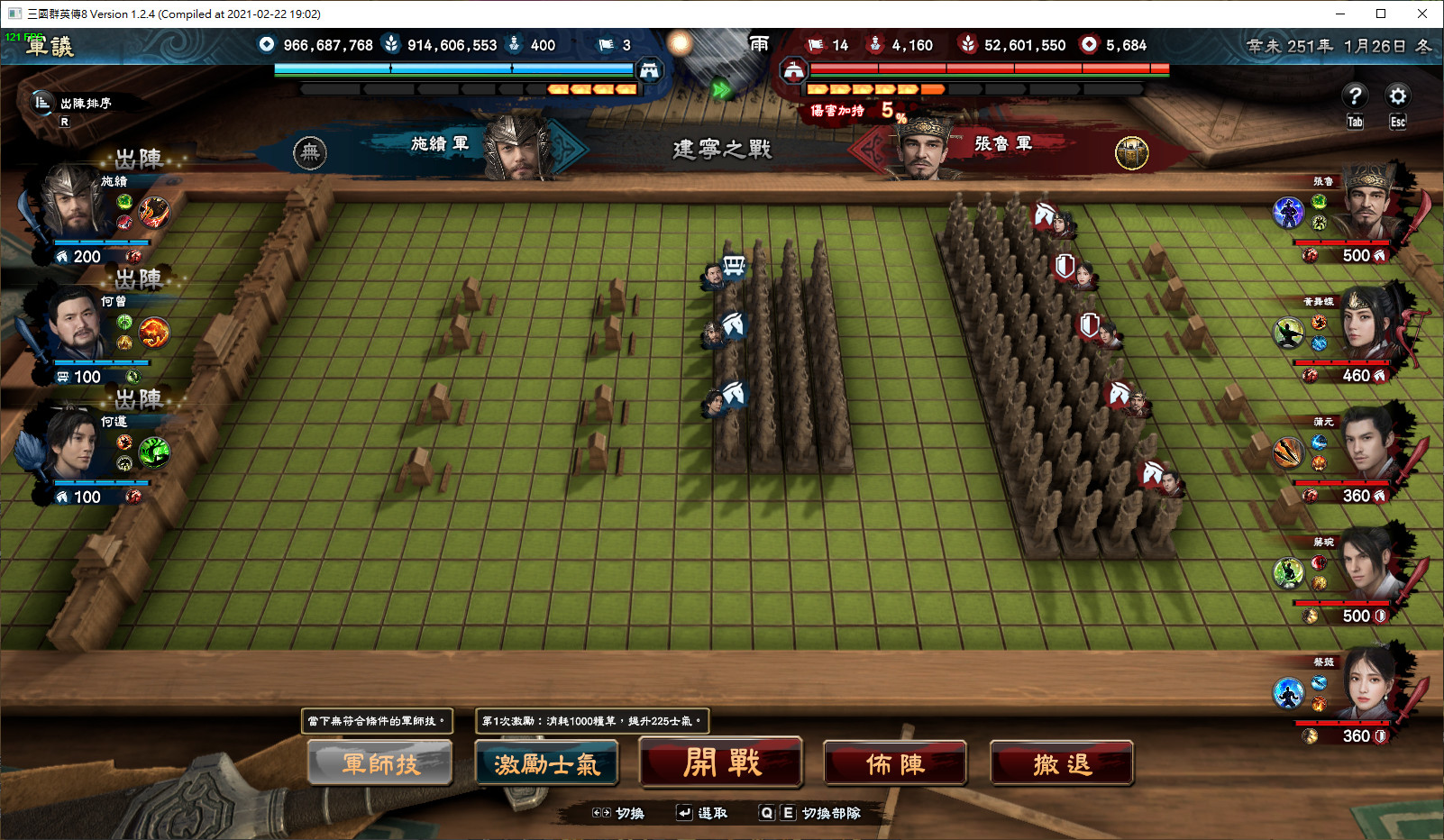
Task: Click 蒲元's claw weapon skill icon
Action: tap(1287, 452)
